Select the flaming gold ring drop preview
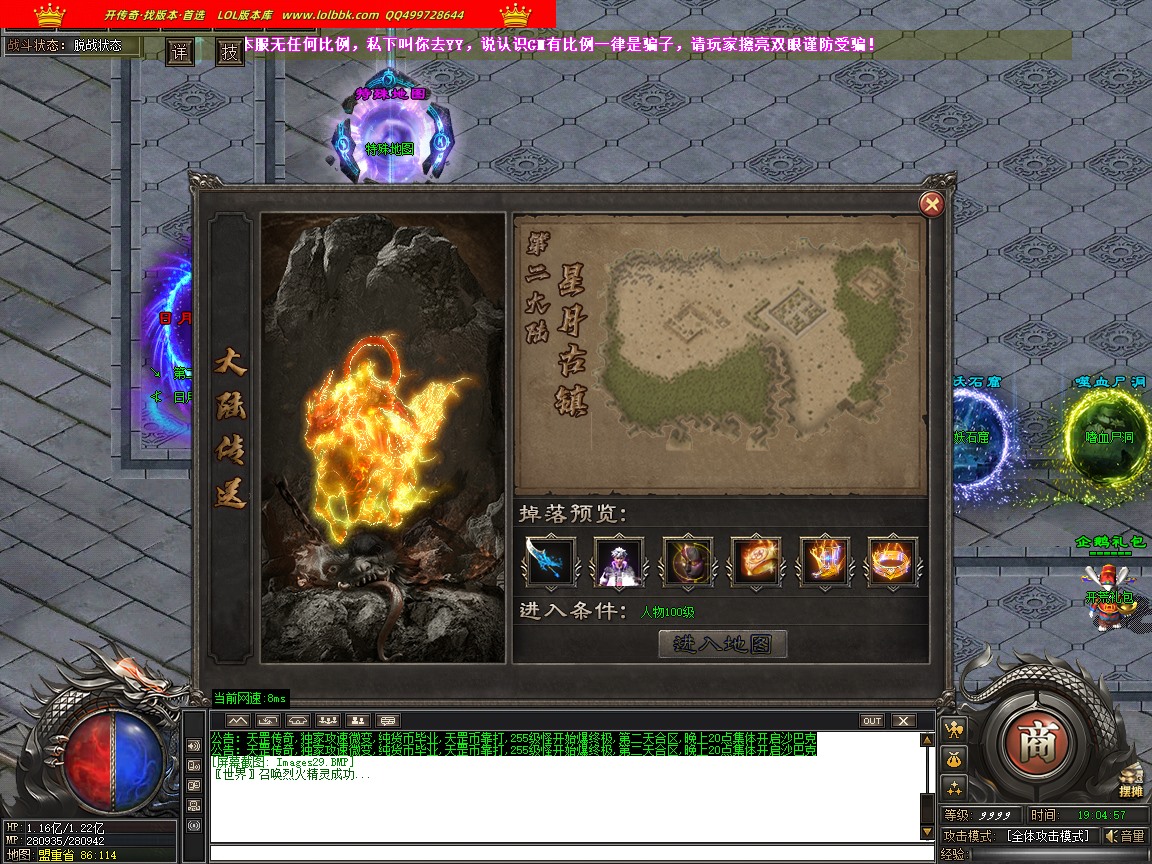This screenshot has width=1152, height=864. pyautogui.click(x=893, y=561)
